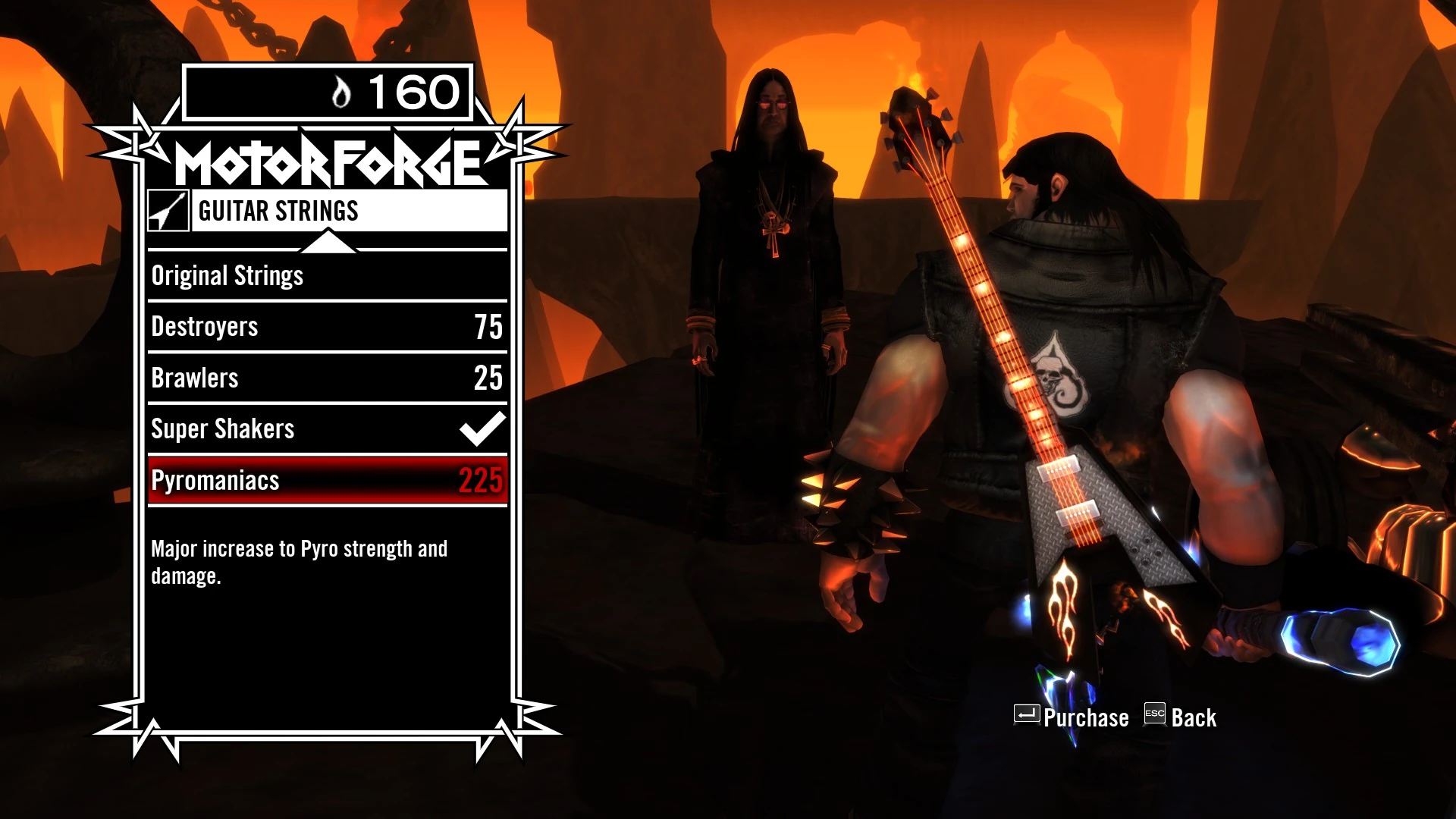1456x819 pixels.
Task: Select the equipped Super Shakers strings
Action: tap(224, 428)
